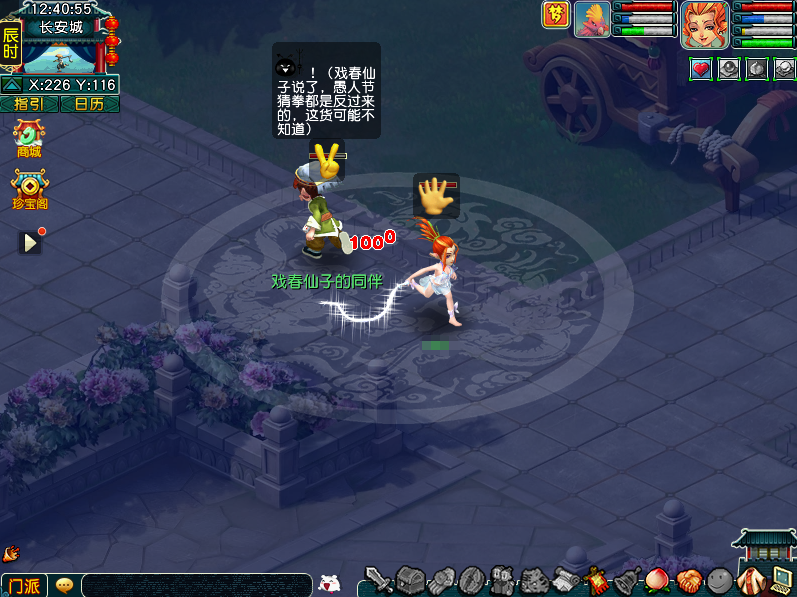Open the sword attack icon in toolbar
The width and height of the screenshot is (797, 597).
pyautogui.click(x=378, y=579)
